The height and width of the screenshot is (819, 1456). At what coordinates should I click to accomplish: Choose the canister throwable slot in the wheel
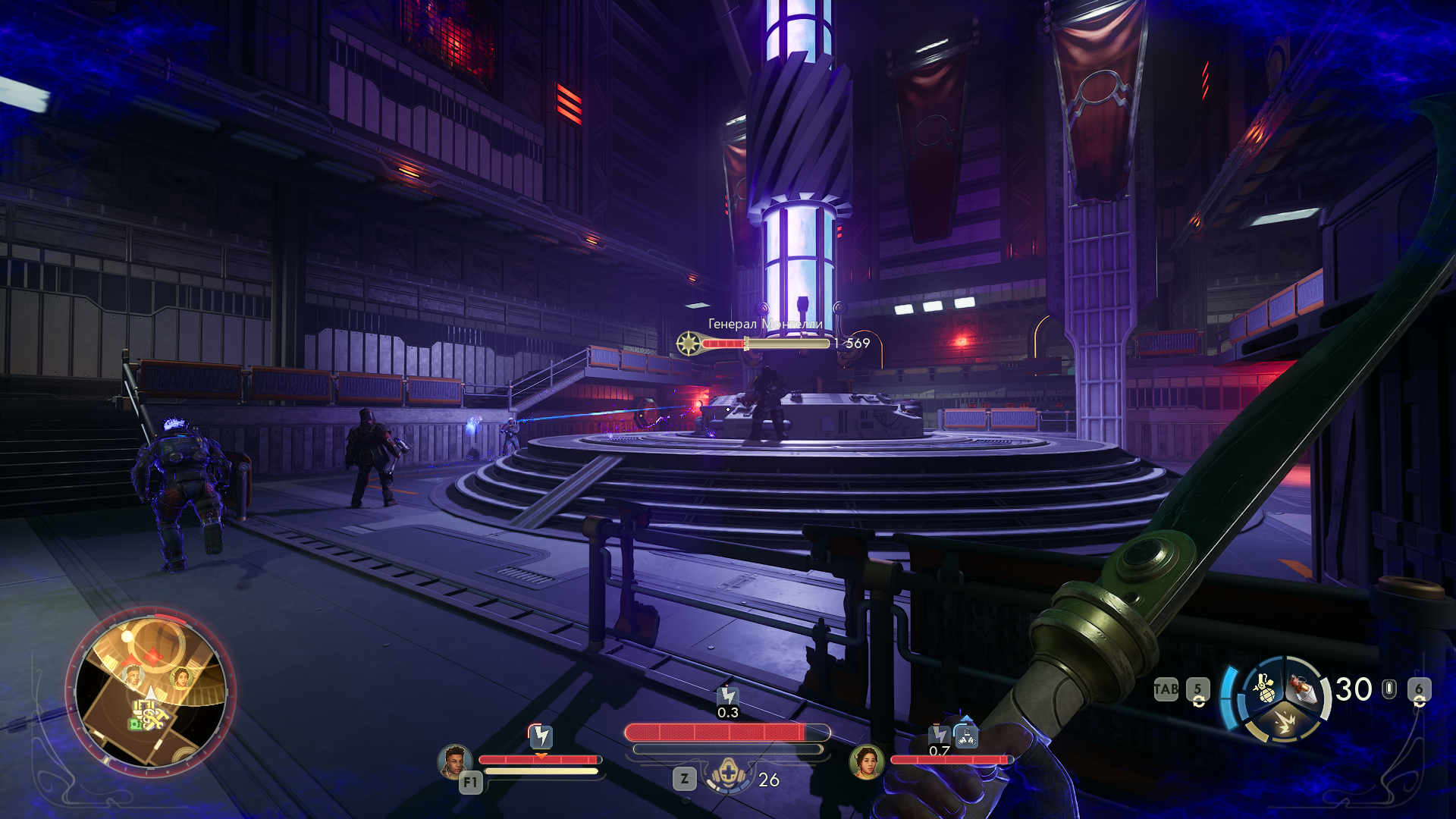[1304, 689]
